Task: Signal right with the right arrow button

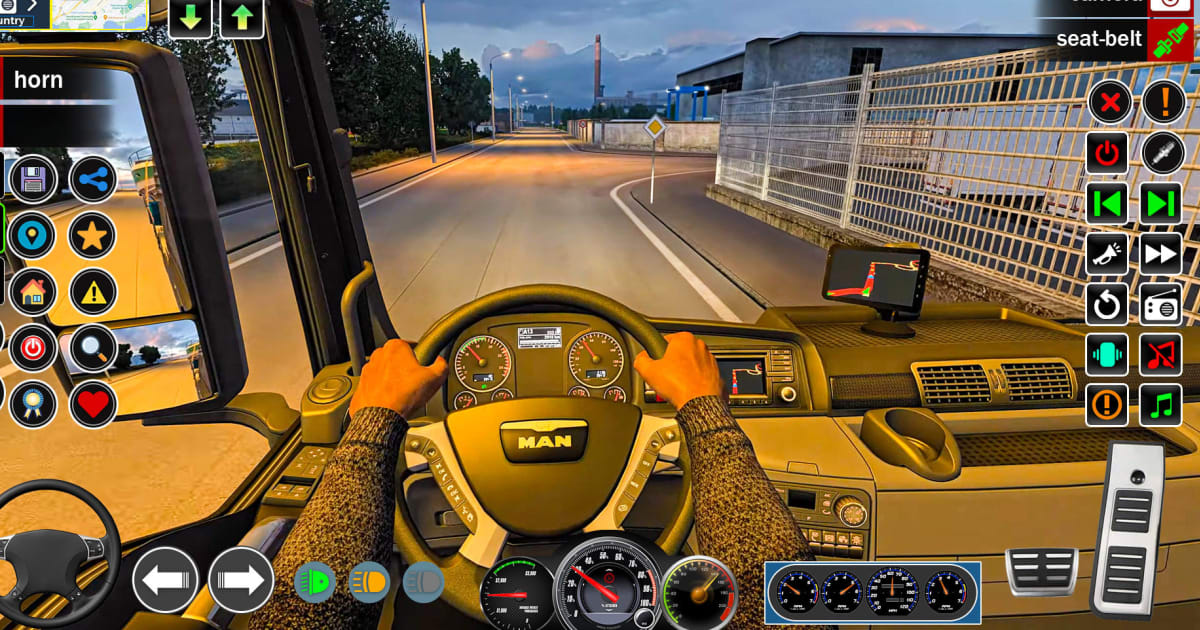Action: [x=241, y=580]
